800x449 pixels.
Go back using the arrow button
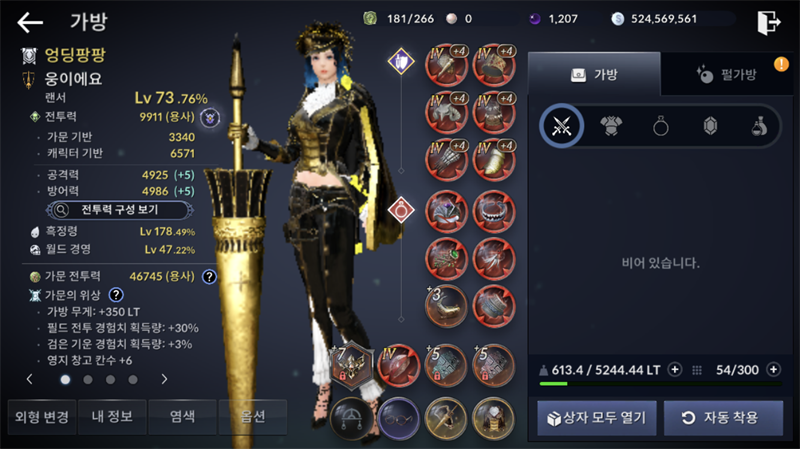(x=30, y=22)
